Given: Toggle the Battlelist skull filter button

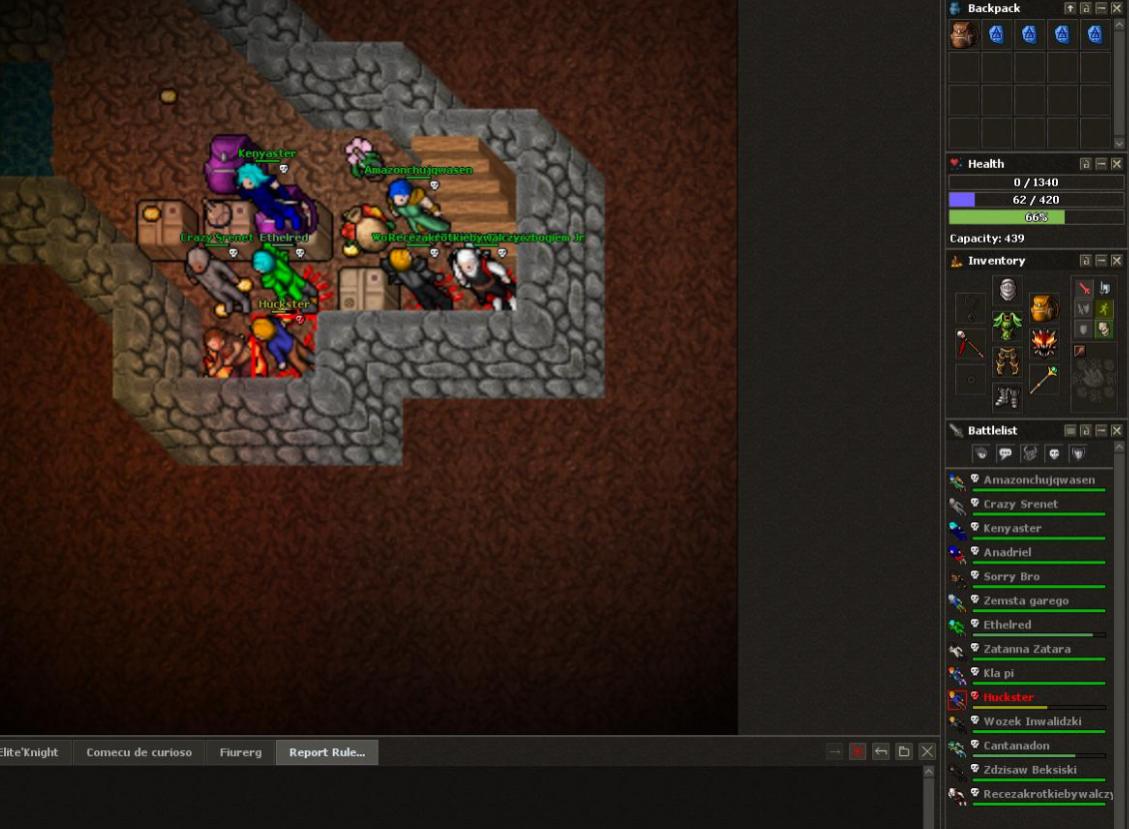Looking at the screenshot, I should (x=1053, y=454).
